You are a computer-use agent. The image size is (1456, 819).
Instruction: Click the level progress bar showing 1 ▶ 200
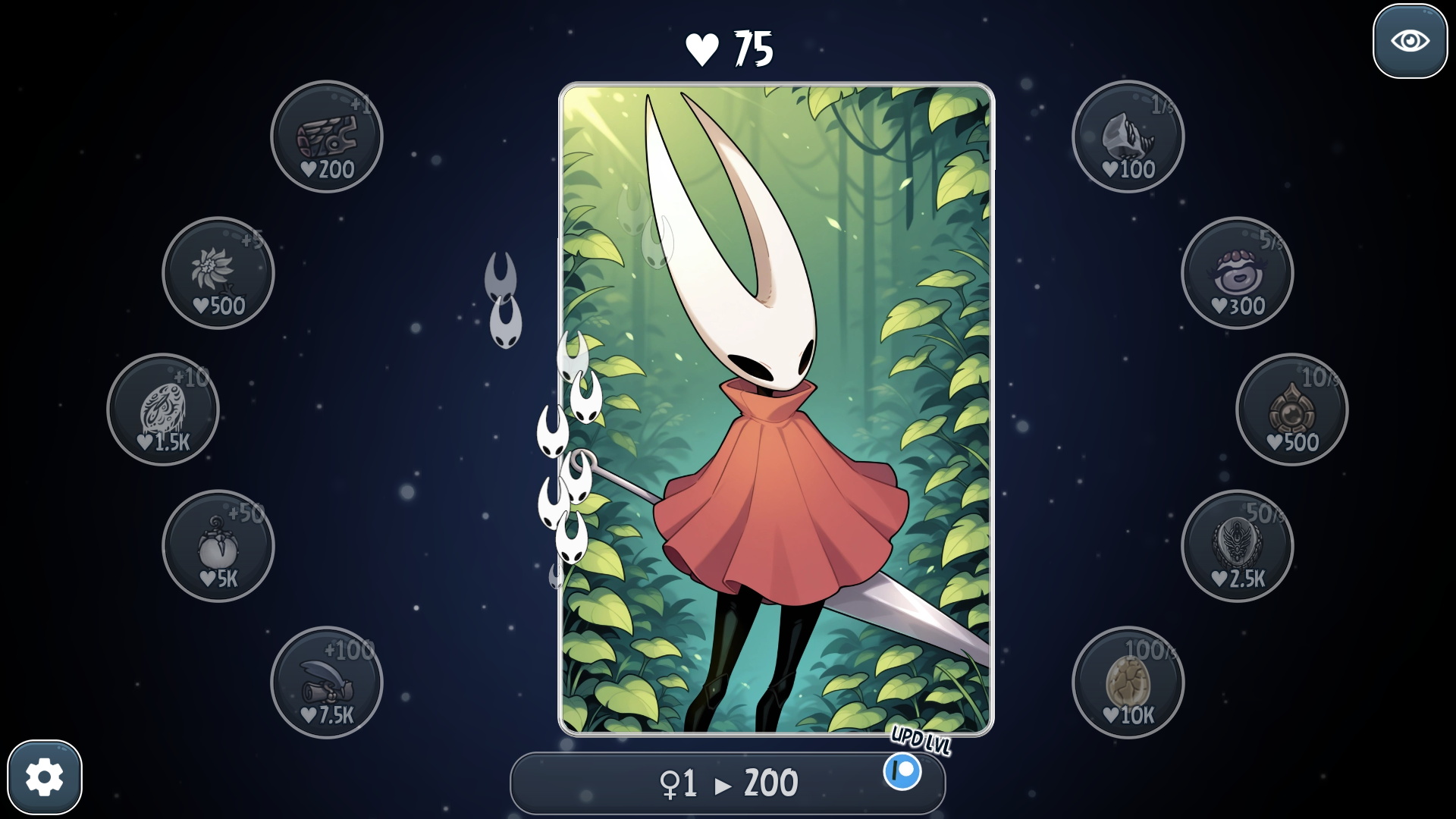tap(726, 783)
